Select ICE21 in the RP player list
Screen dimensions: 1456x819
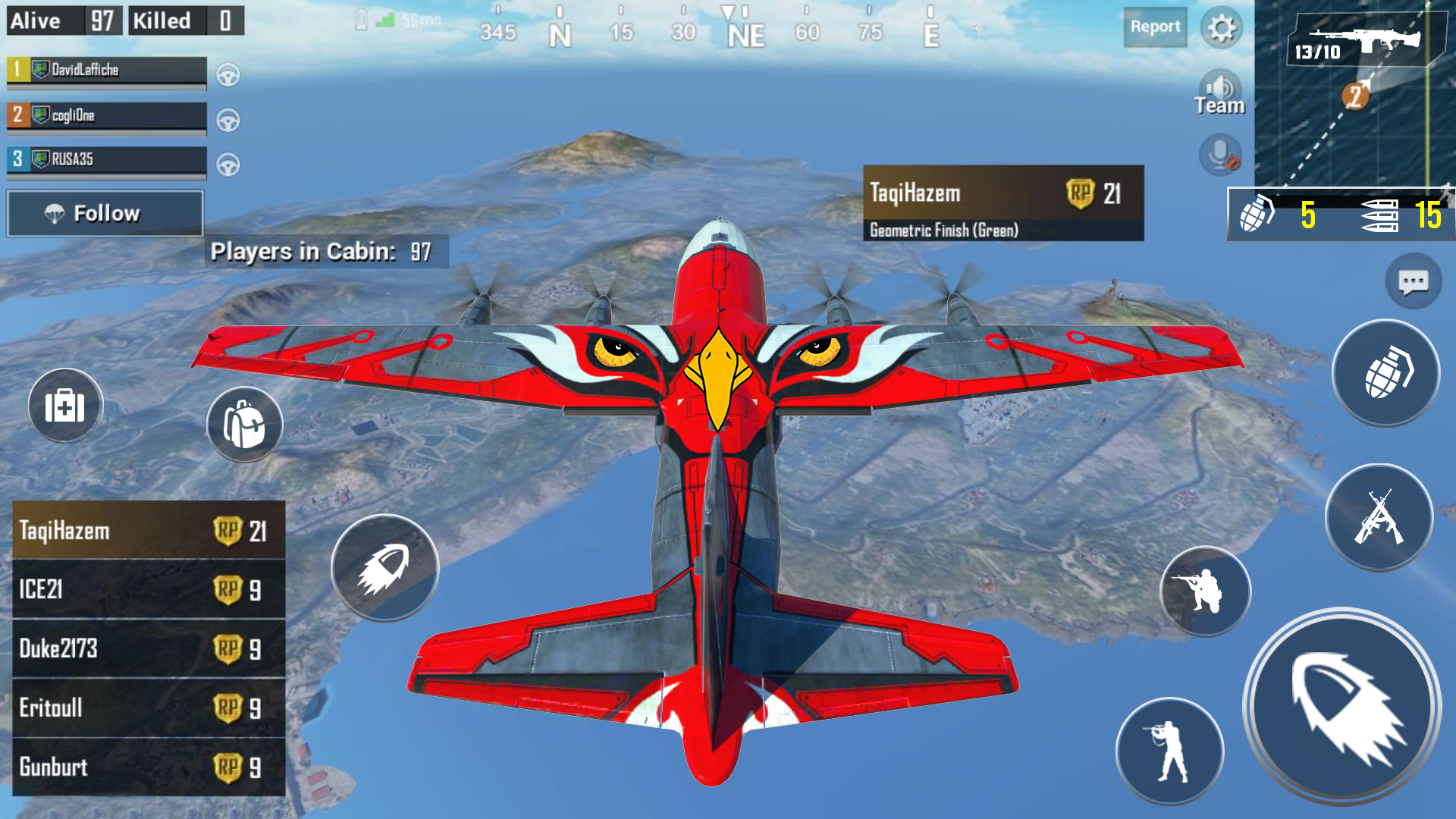pos(149,590)
